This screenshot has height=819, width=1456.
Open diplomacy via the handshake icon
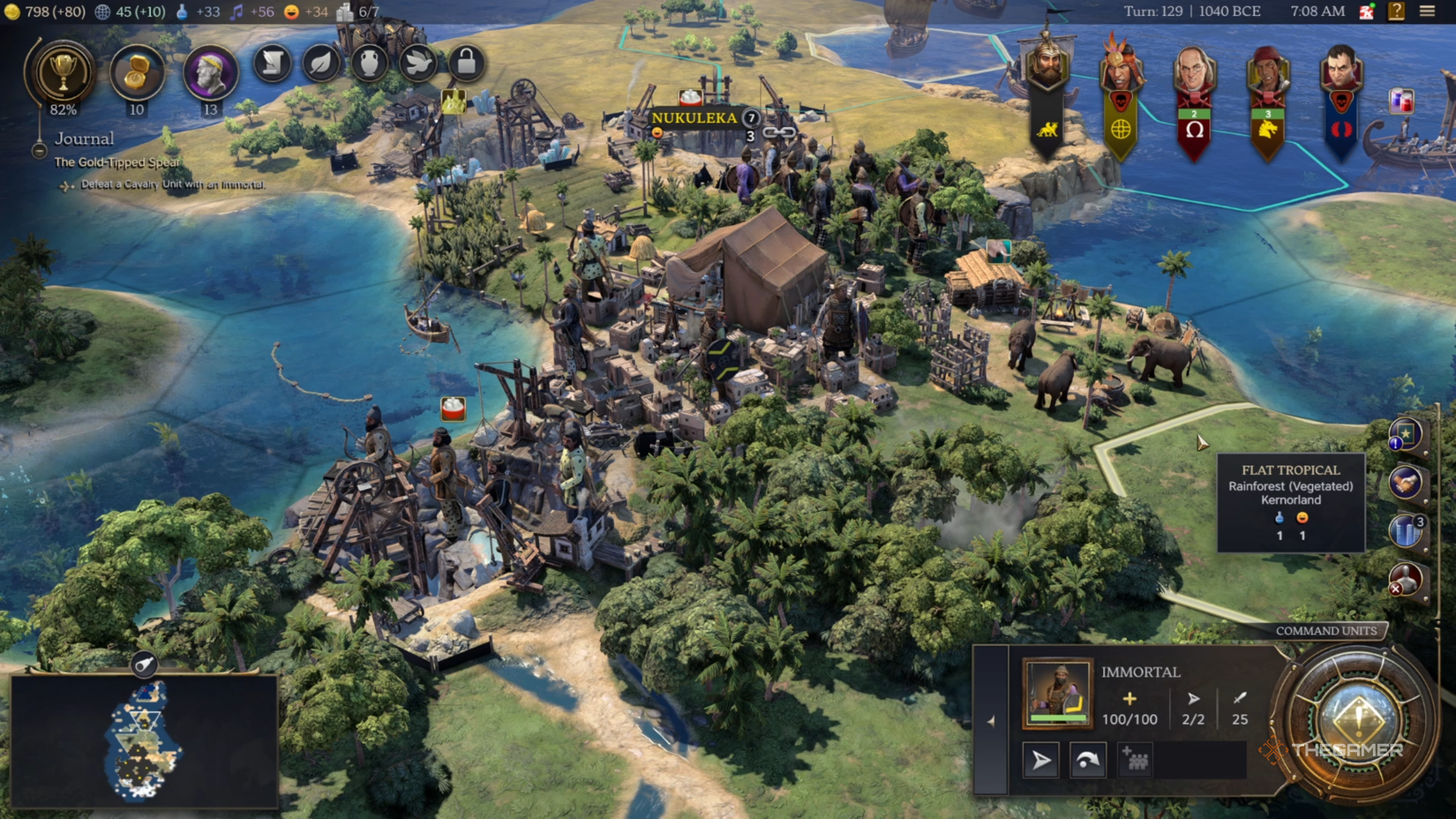tap(1405, 482)
